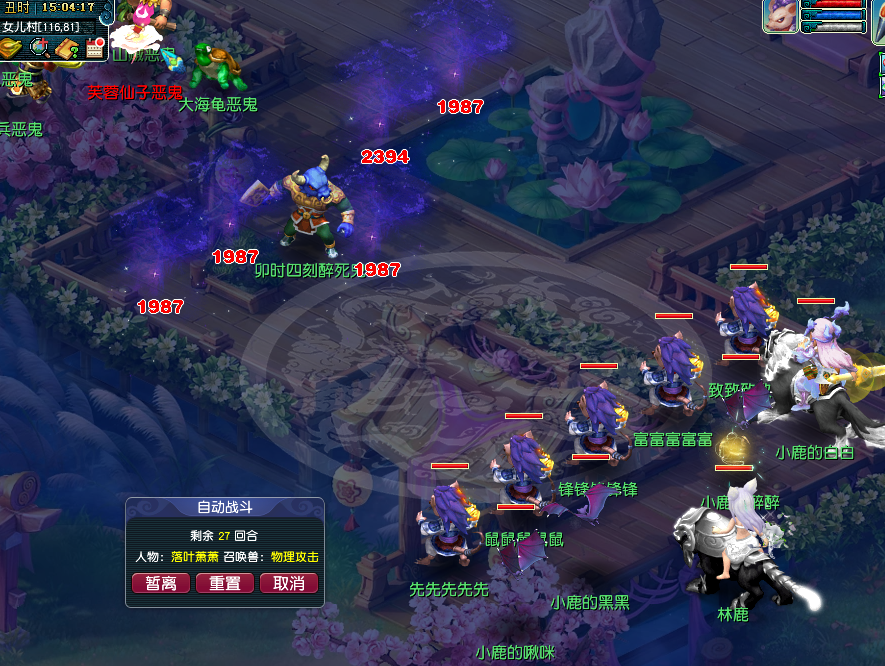
Task: Open the calendar events icon
Action: [x=95, y=47]
